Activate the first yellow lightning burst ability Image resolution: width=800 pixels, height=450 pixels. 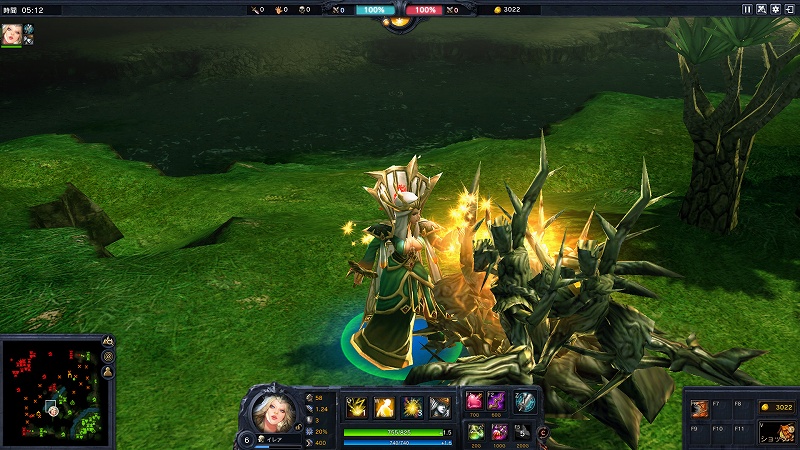point(355,406)
